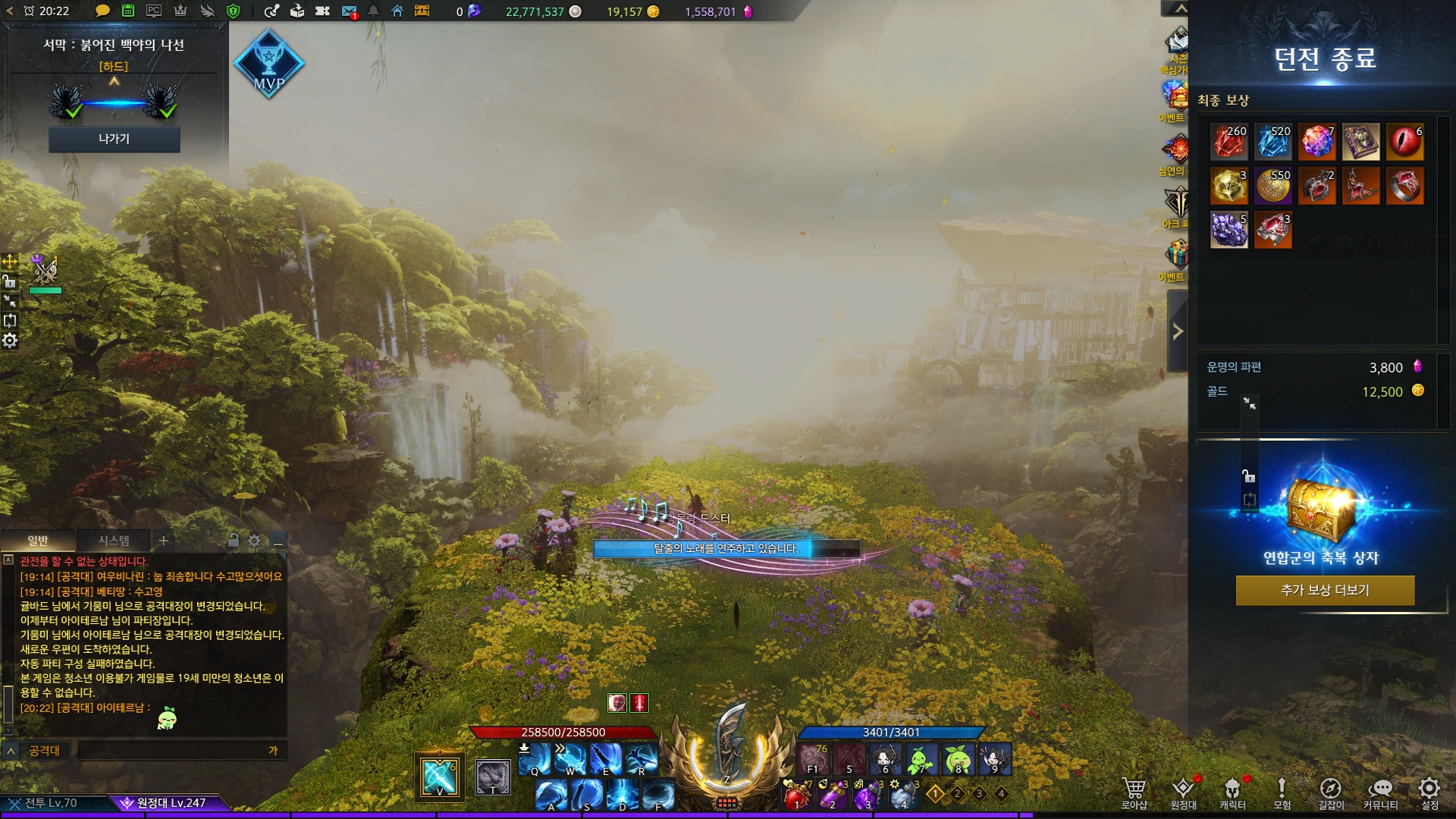Add a new chat tab
The height and width of the screenshot is (819, 1456).
(164, 541)
